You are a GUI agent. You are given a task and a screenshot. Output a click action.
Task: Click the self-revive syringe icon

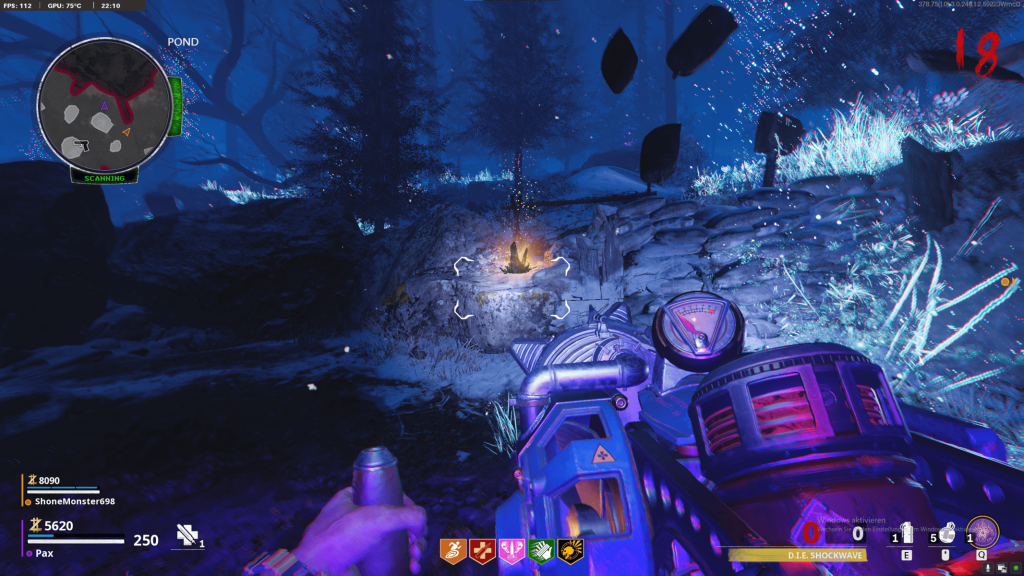click(188, 536)
